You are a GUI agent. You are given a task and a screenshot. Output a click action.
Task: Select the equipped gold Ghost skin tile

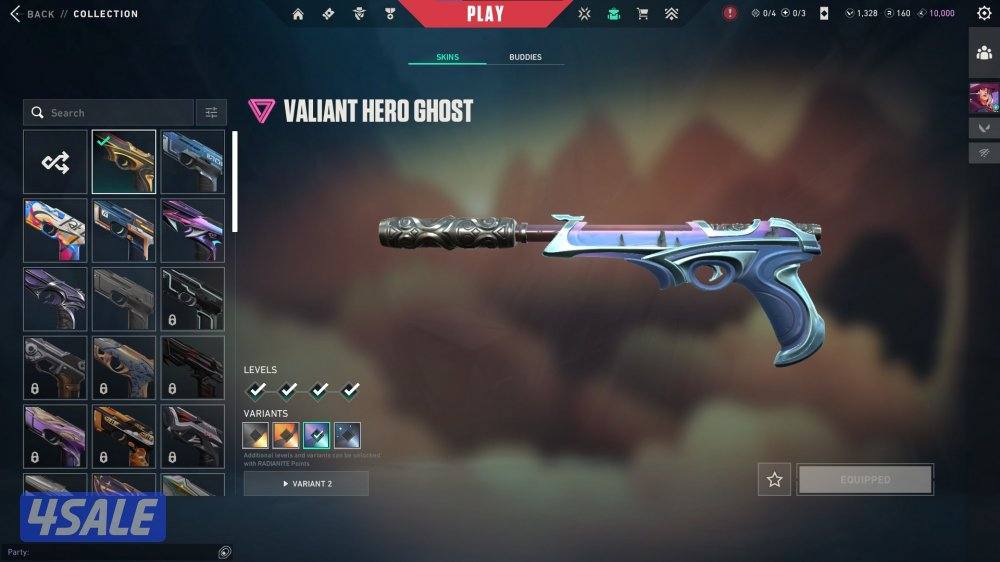coord(124,162)
